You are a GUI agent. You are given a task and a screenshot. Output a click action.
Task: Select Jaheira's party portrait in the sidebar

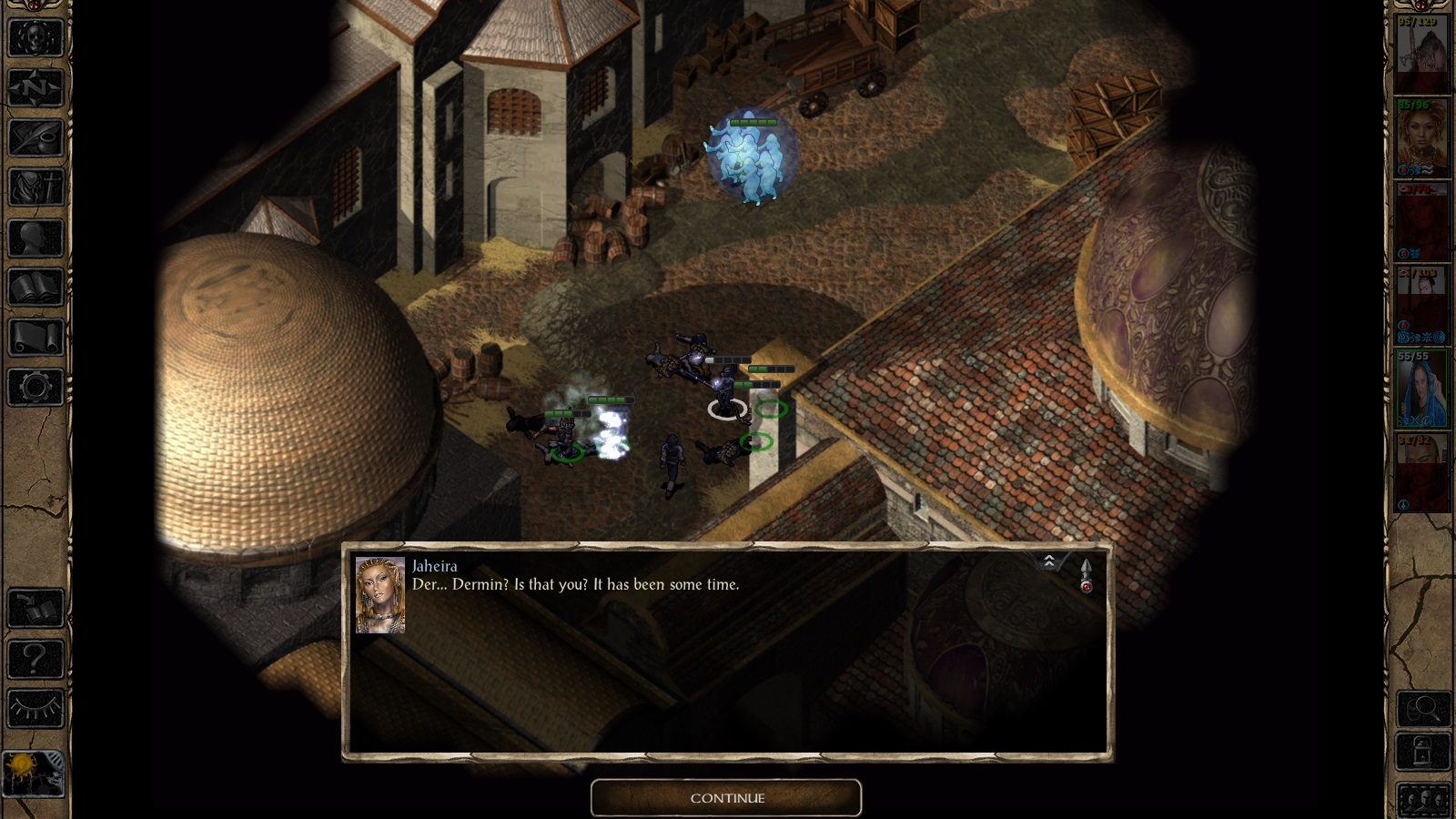coord(1421,138)
